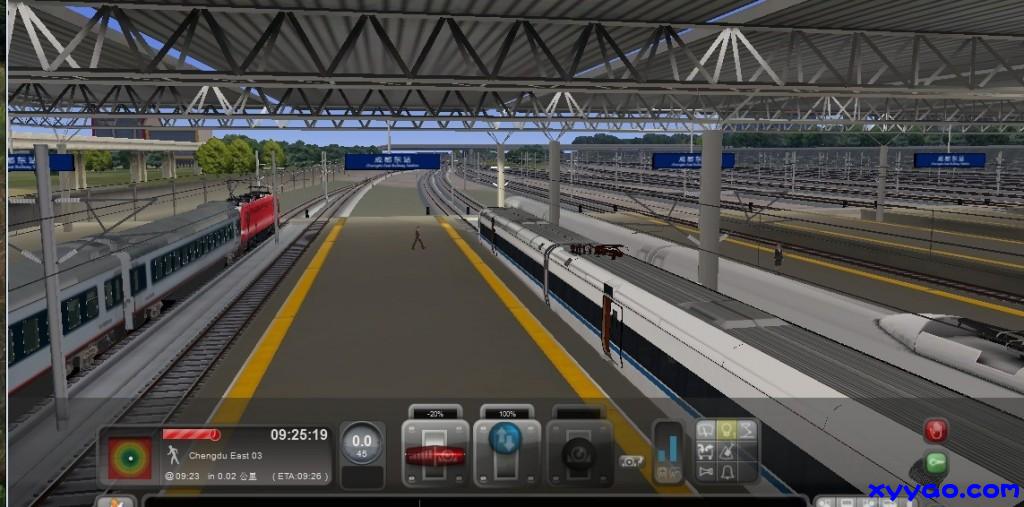This screenshot has height=507, width=1024.
Task: Click the round green button
Action: [936, 462]
